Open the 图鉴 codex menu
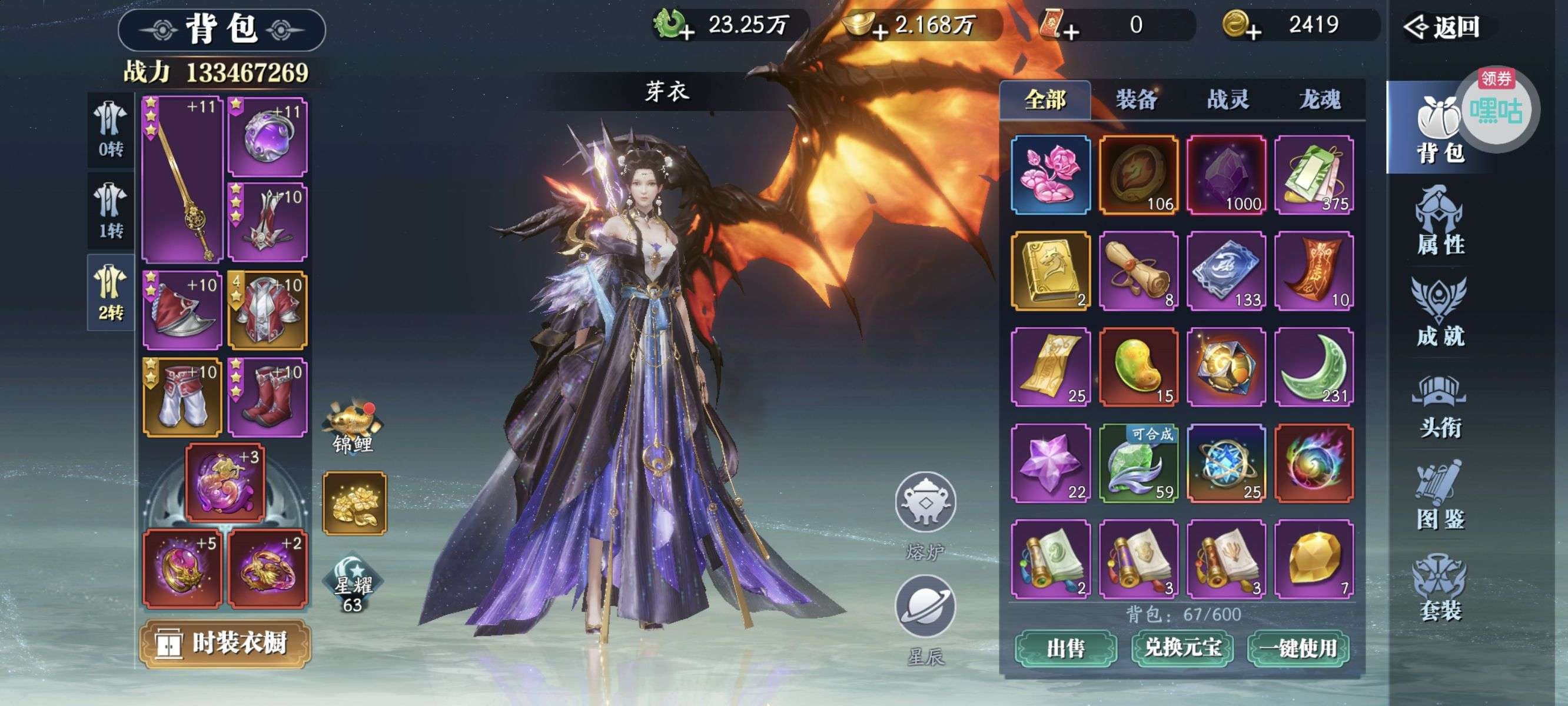This screenshot has width=1568, height=706. (1440, 496)
